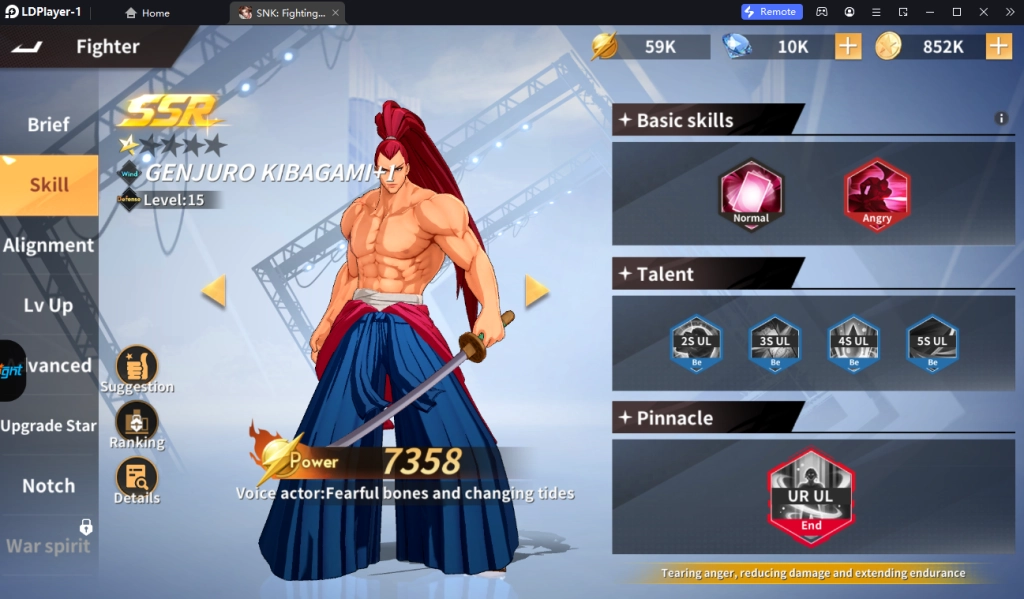
Task: Select the Normal basic skill icon
Action: pyautogui.click(x=751, y=195)
